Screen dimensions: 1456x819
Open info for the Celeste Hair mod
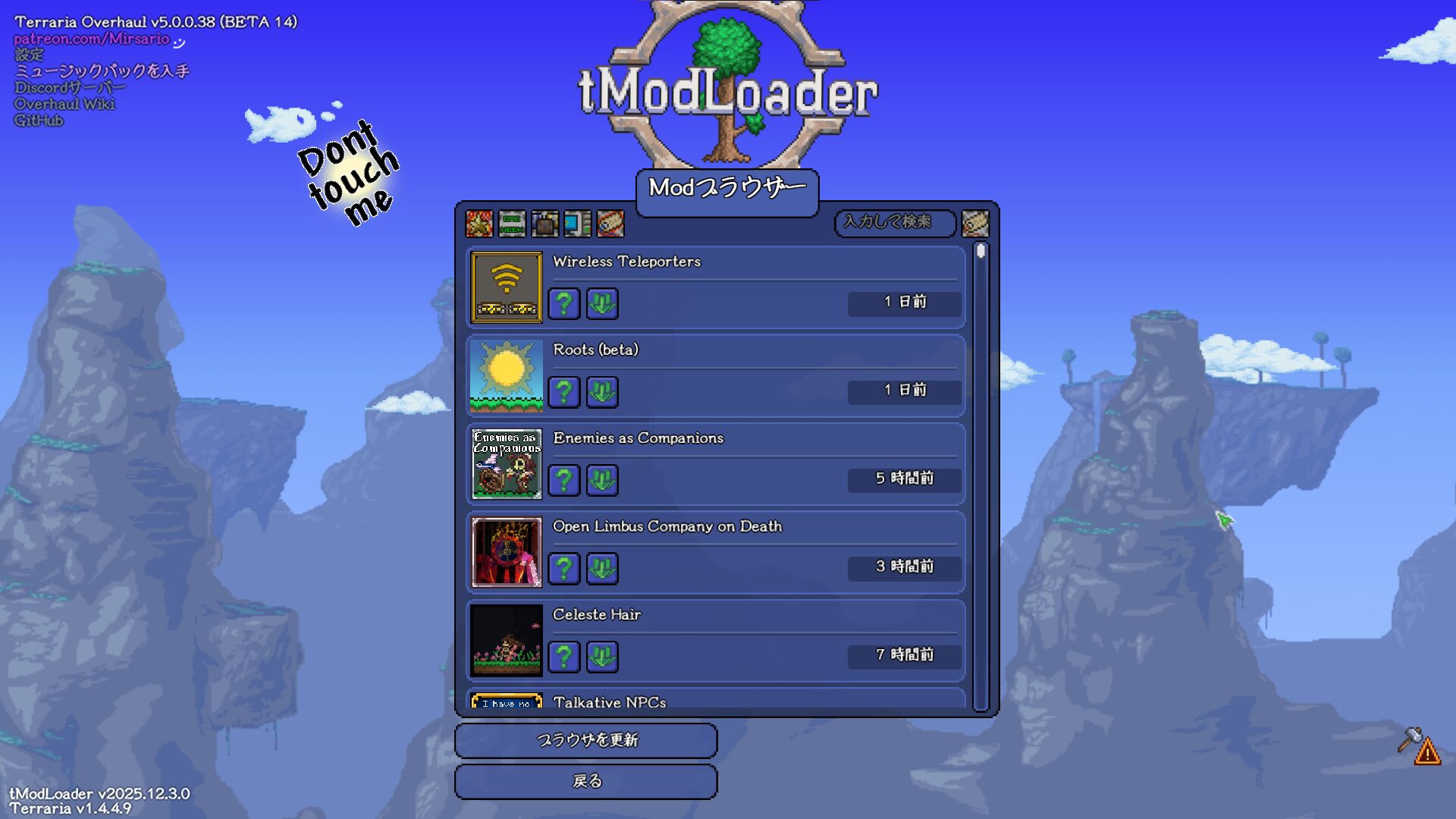pyautogui.click(x=563, y=657)
